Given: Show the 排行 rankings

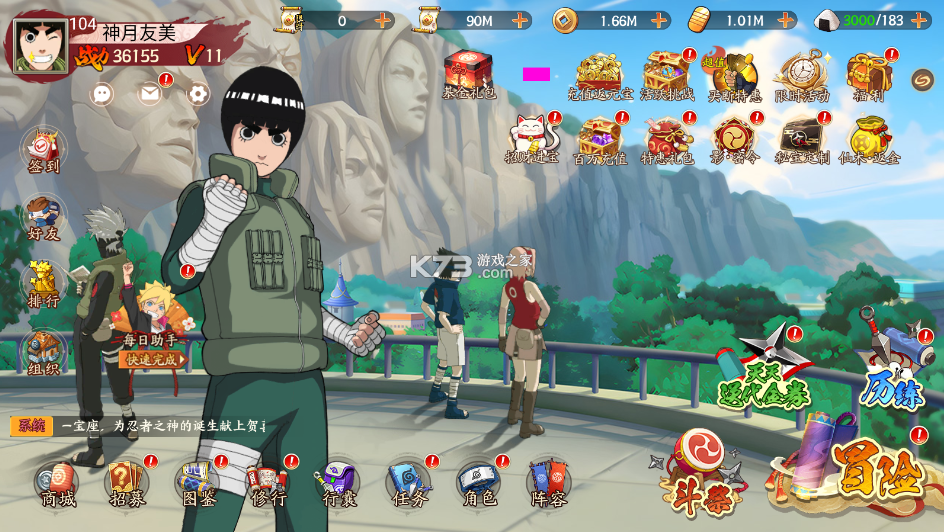Looking at the screenshot, I should coord(43,285).
